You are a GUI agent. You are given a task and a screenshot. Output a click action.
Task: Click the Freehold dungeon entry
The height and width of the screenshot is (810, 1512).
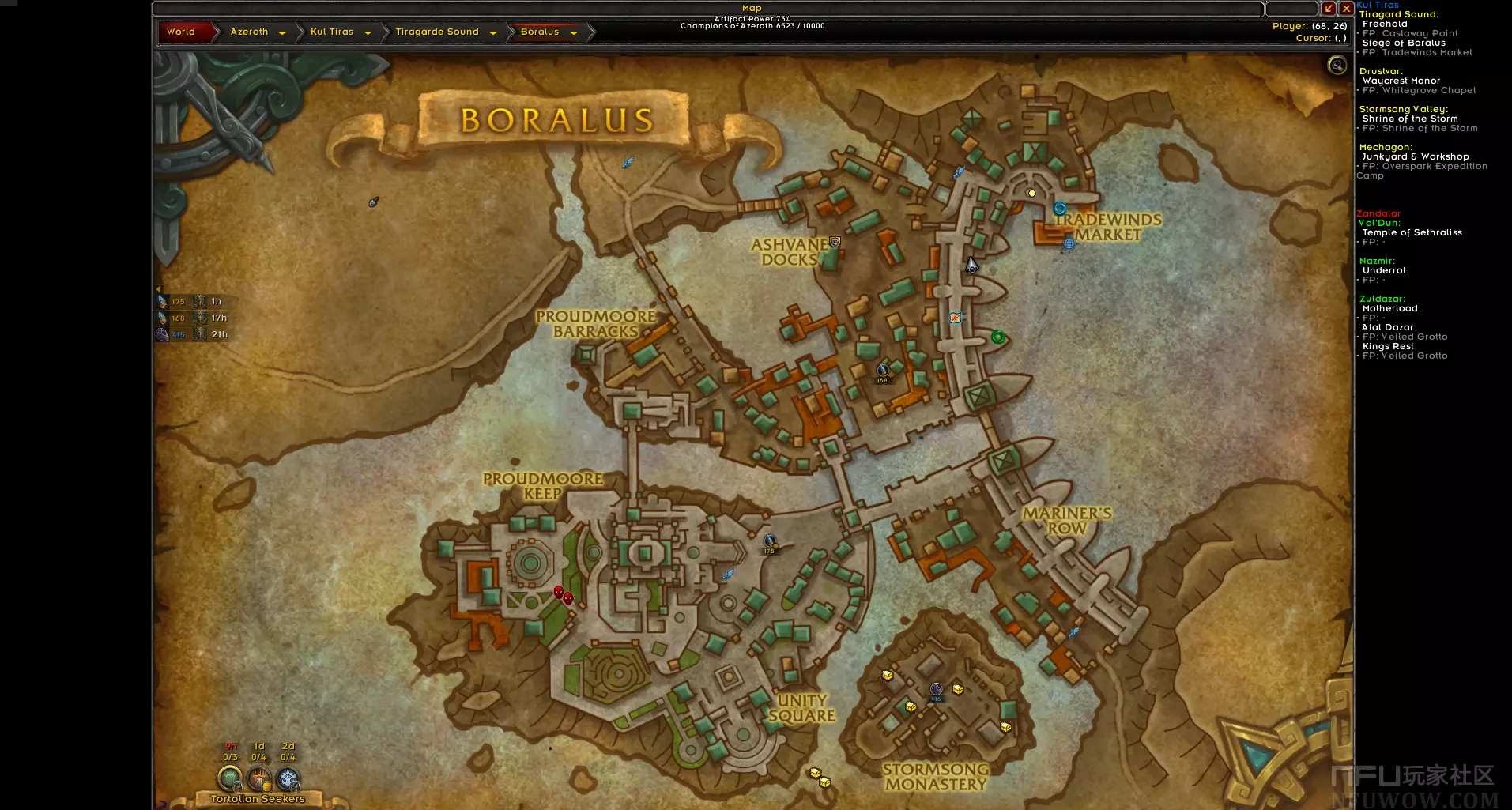(1384, 24)
